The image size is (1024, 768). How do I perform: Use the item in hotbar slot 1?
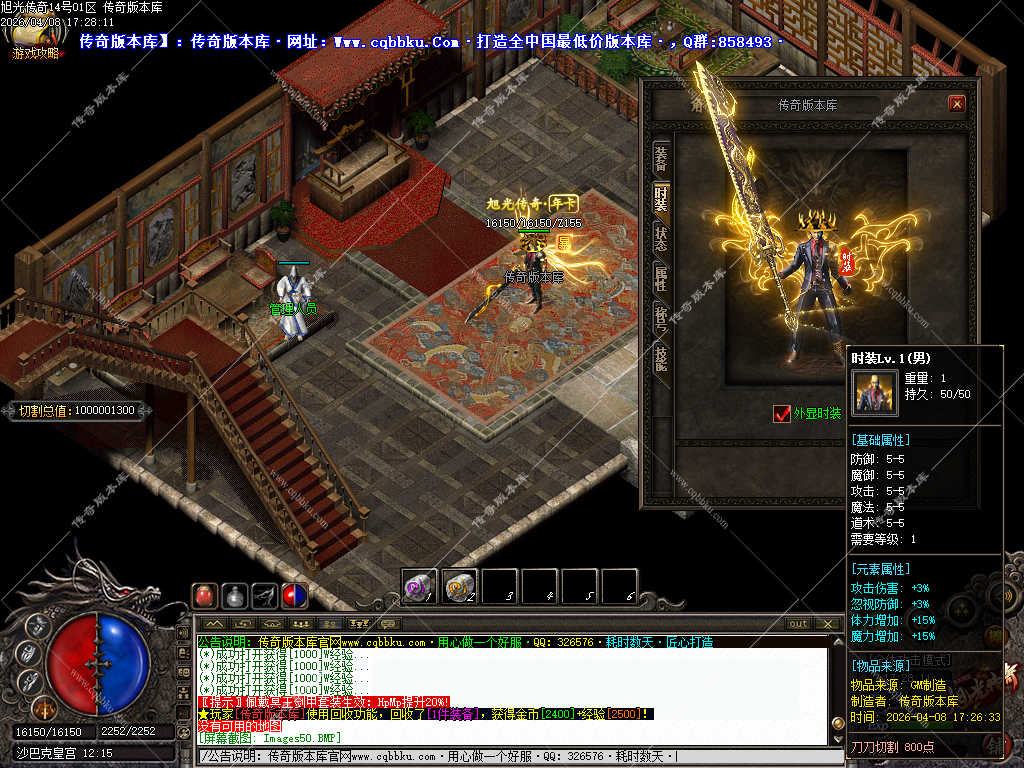pyautogui.click(x=419, y=586)
